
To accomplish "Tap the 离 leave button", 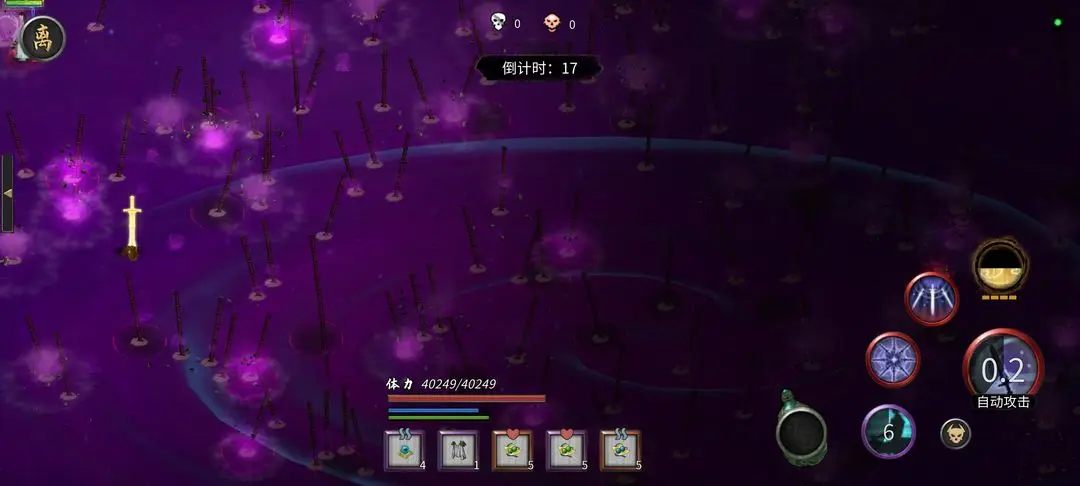I will [43, 39].
